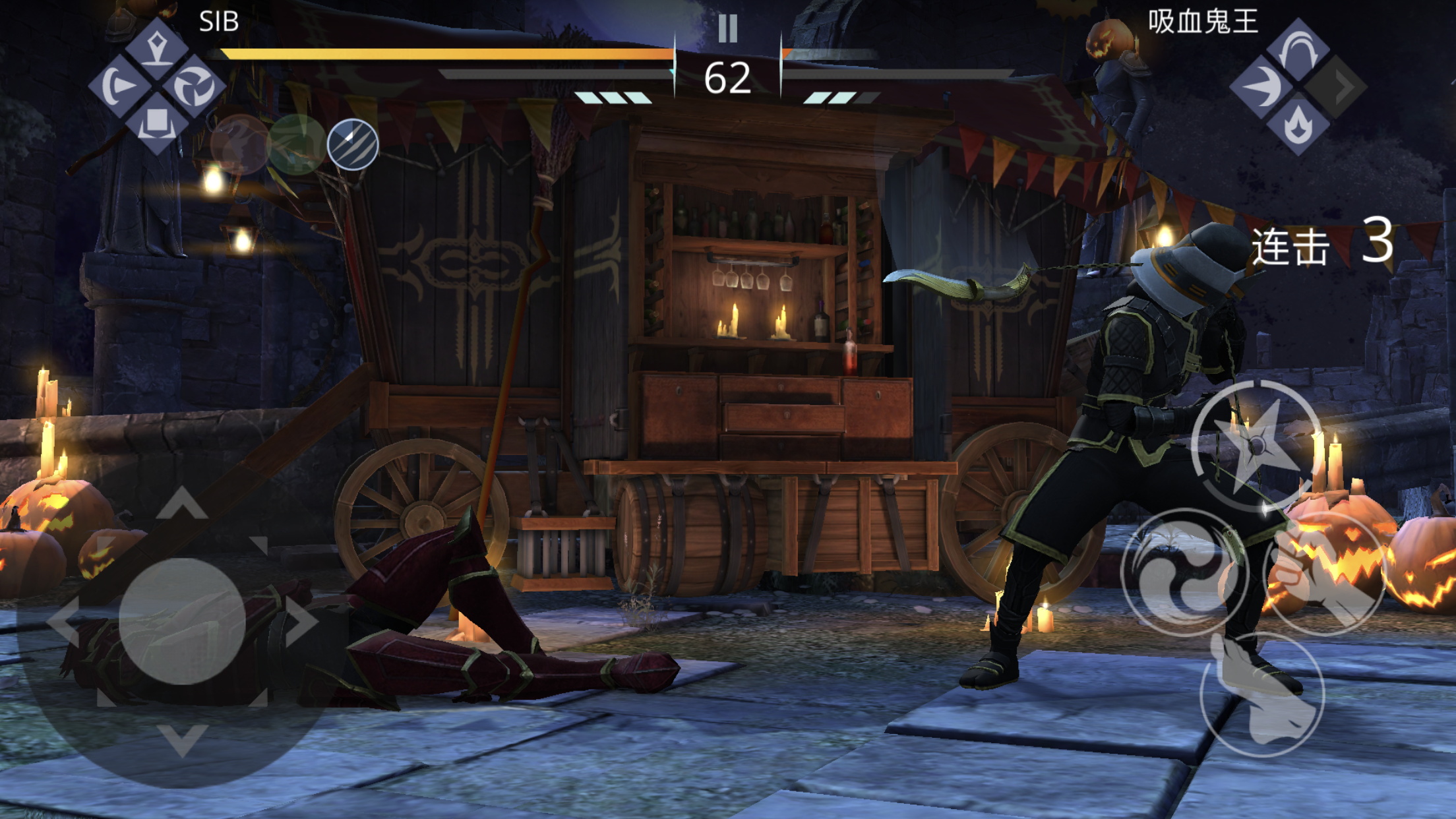Pause the fight

coord(727,29)
